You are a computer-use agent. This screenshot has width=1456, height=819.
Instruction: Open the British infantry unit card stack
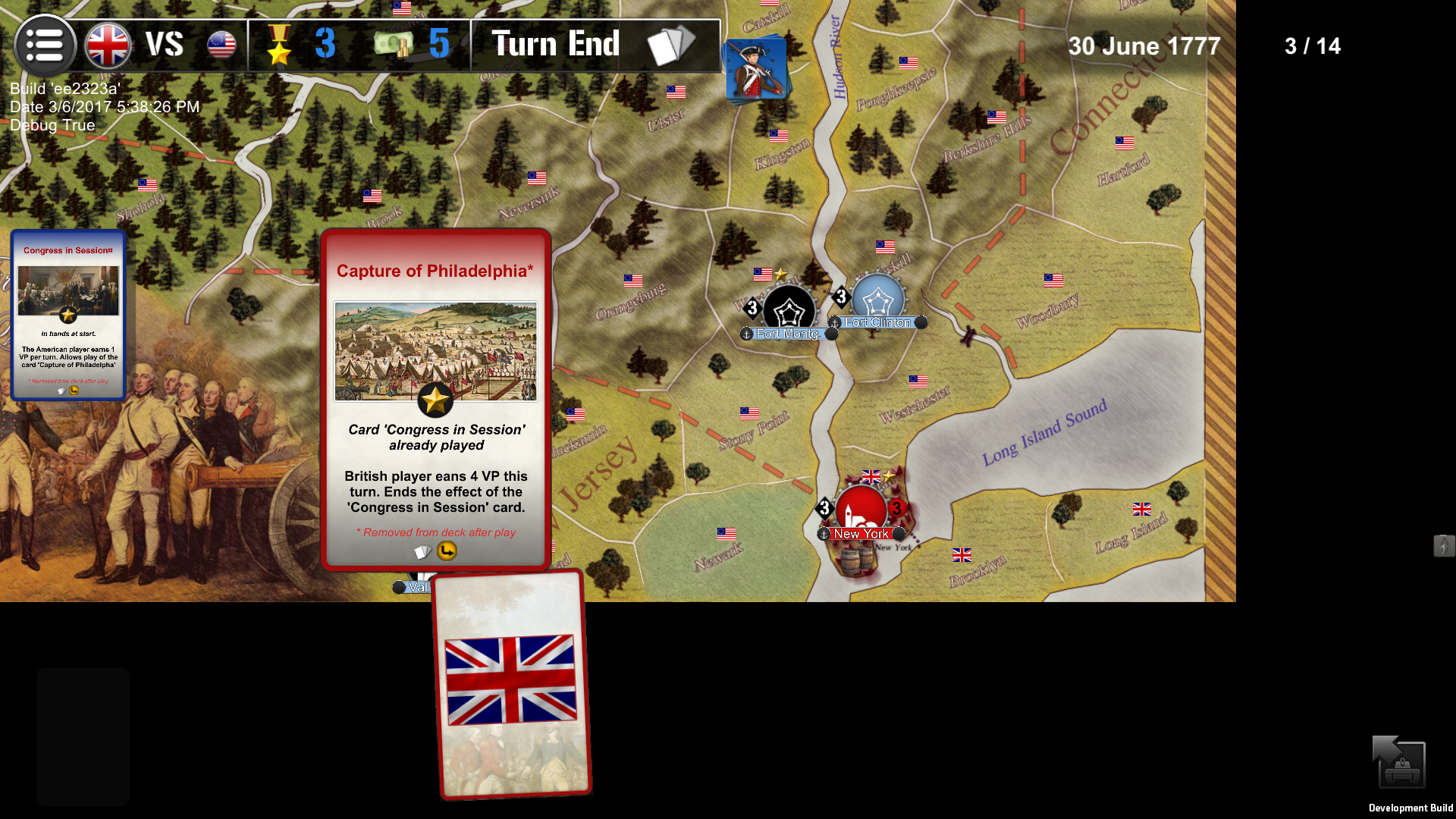pyautogui.click(x=756, y=68)
